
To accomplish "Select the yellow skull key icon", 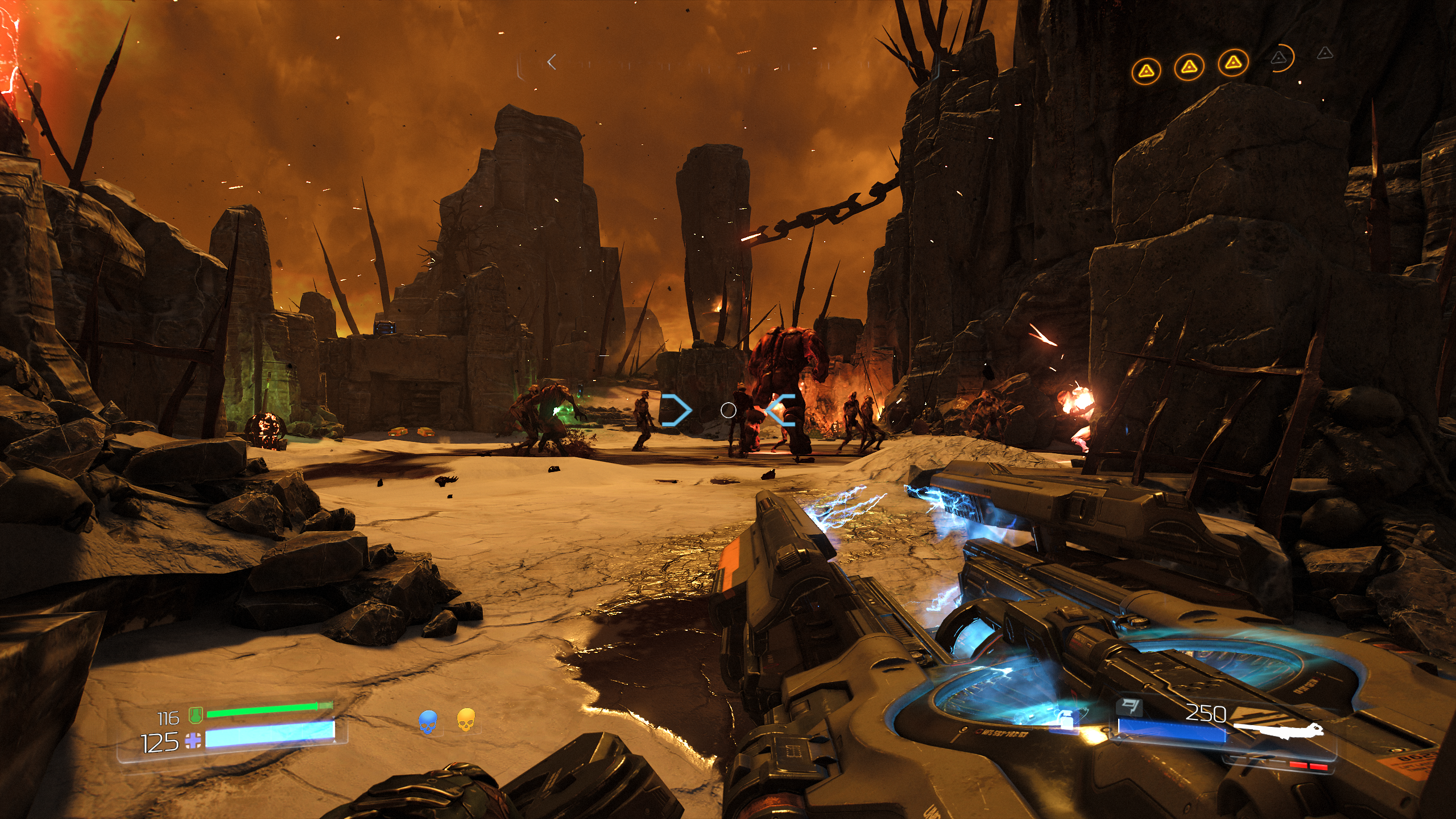I will click(465, 719).
